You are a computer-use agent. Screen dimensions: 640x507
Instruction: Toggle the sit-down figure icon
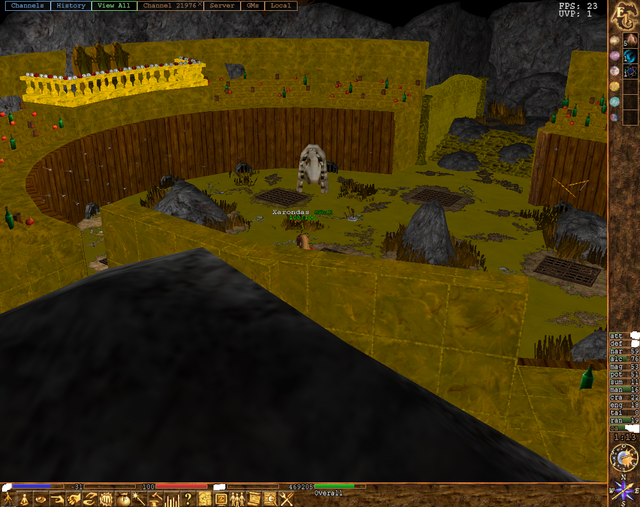(x=25, y=498)
